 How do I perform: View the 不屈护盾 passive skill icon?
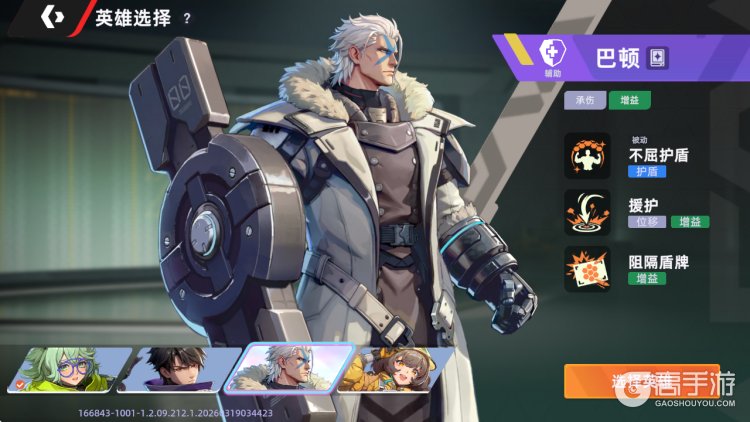click(587, 156)
